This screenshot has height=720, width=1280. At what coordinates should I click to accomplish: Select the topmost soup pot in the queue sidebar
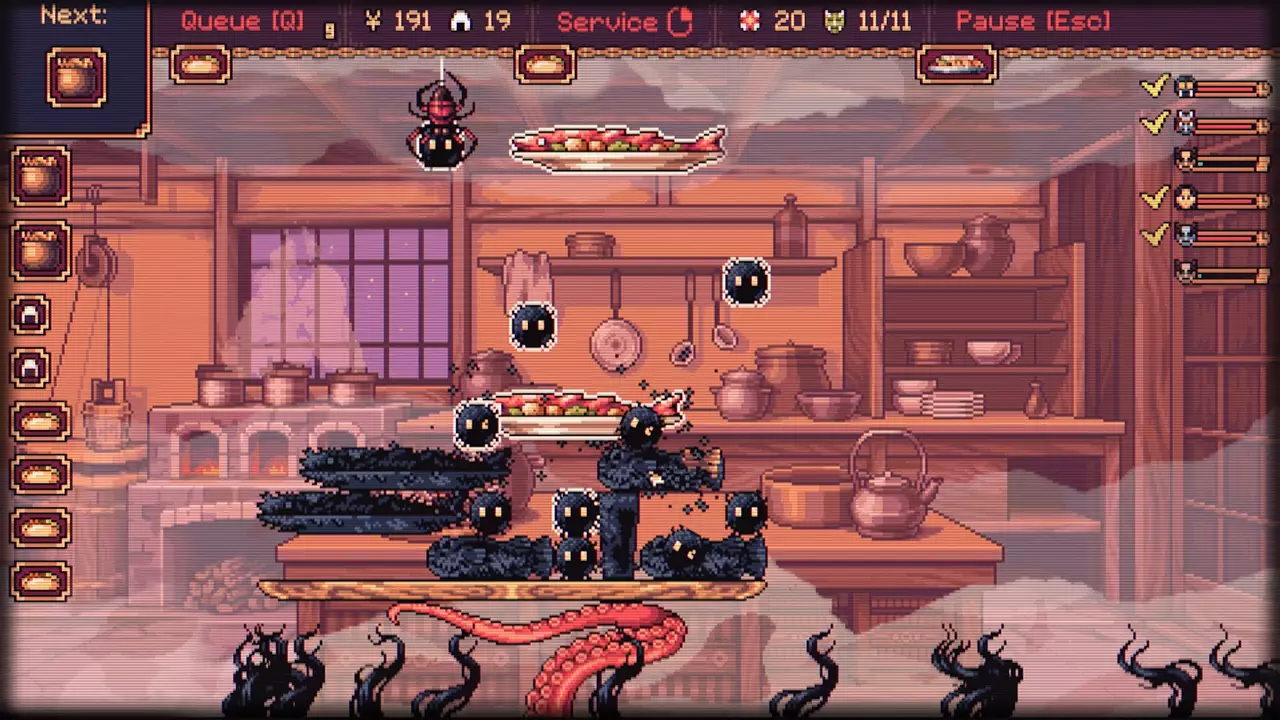point(40,175)
